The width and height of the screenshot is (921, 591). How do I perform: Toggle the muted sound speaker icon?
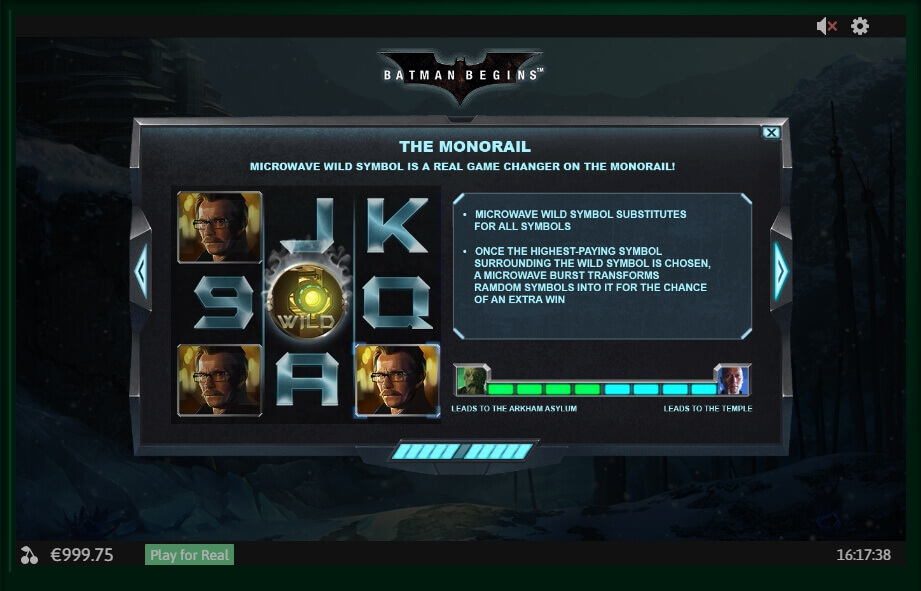[x=826, y=27]
